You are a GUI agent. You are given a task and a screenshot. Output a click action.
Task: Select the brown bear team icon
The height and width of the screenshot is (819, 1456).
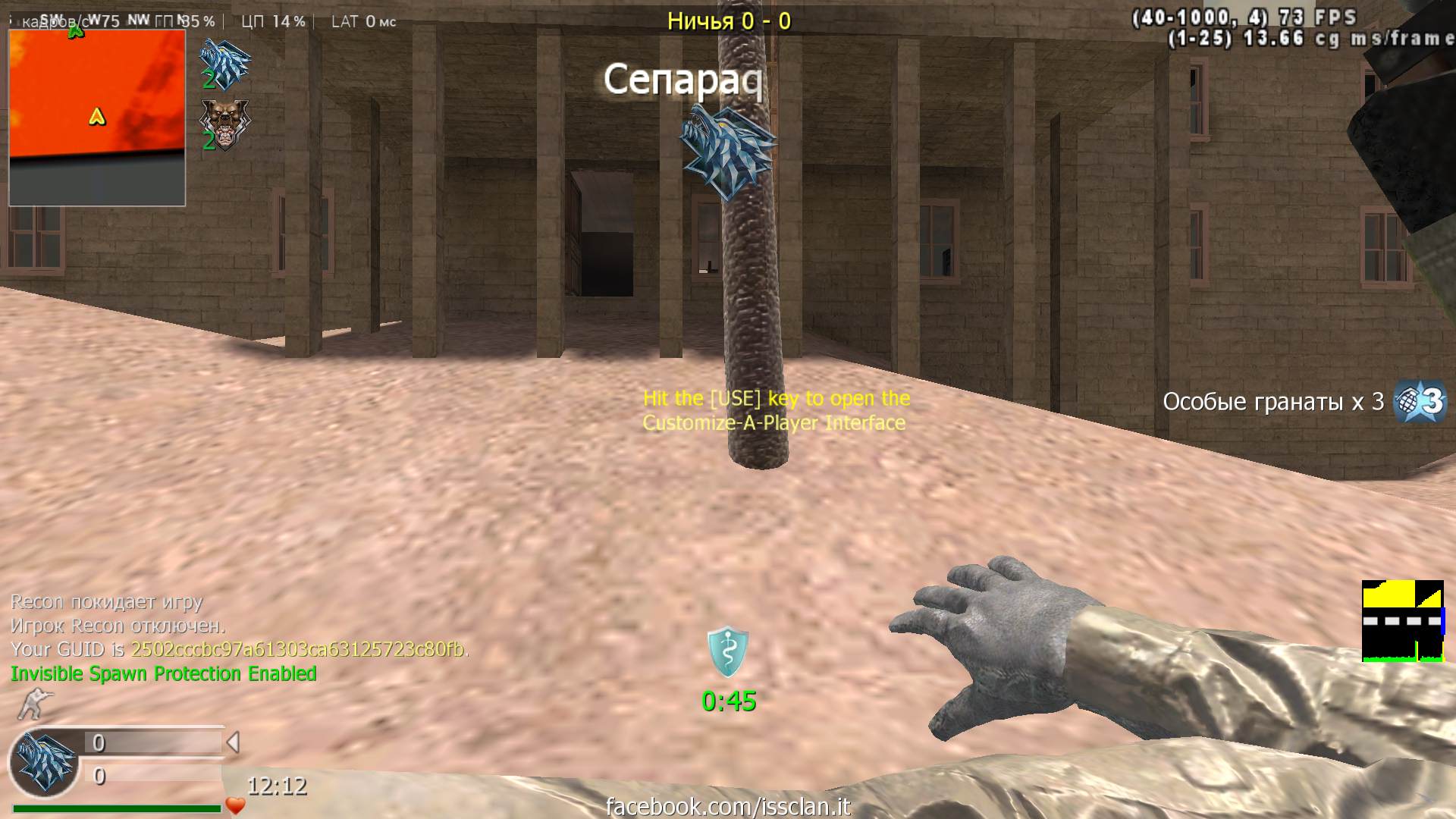coord(224,124)
